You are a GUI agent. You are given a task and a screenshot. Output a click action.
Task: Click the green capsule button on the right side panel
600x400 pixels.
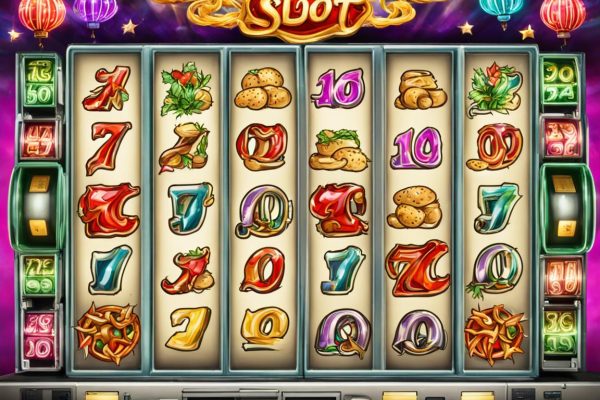click(x=563, y=208)
